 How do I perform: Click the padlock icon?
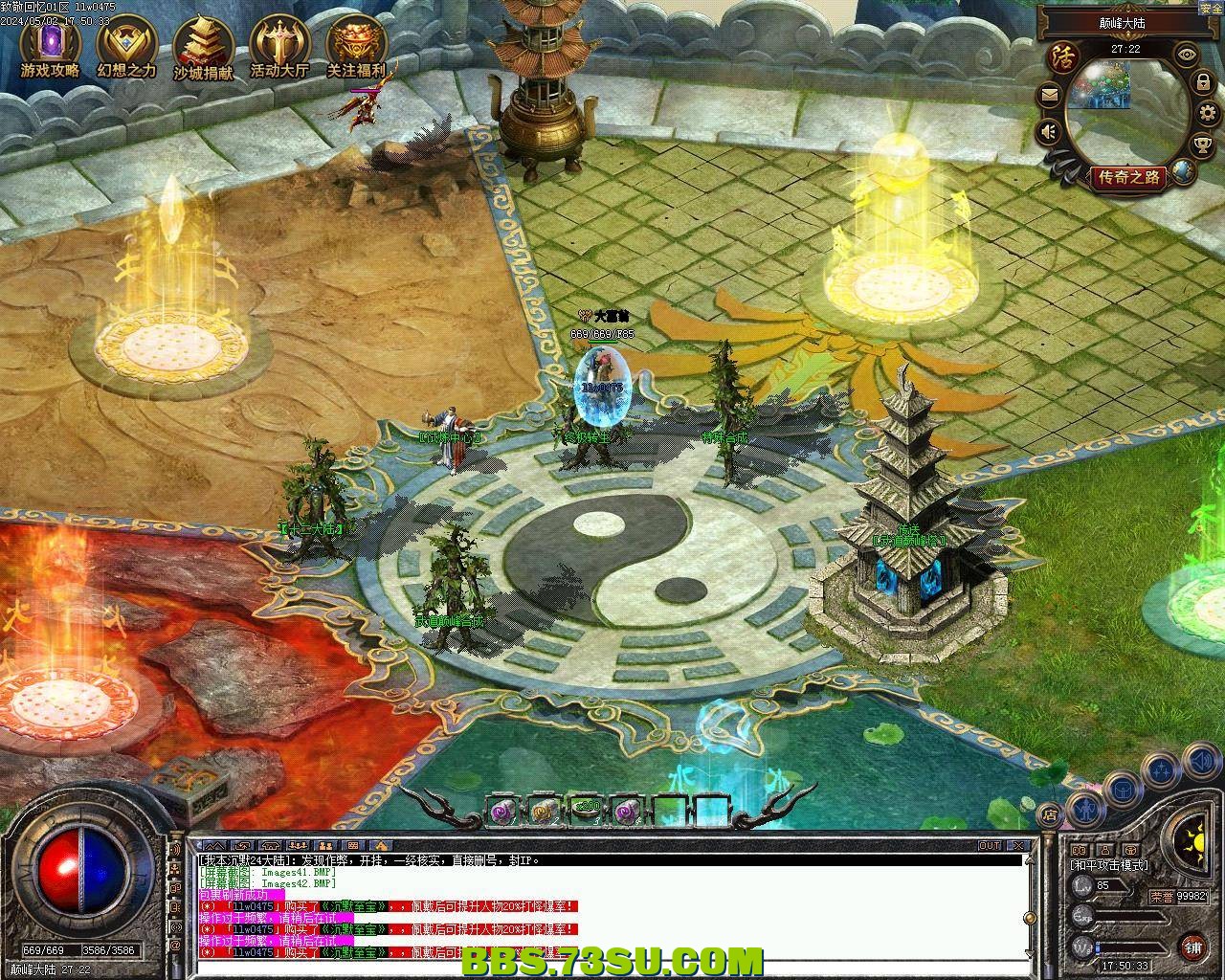(x=1202, y=84)
